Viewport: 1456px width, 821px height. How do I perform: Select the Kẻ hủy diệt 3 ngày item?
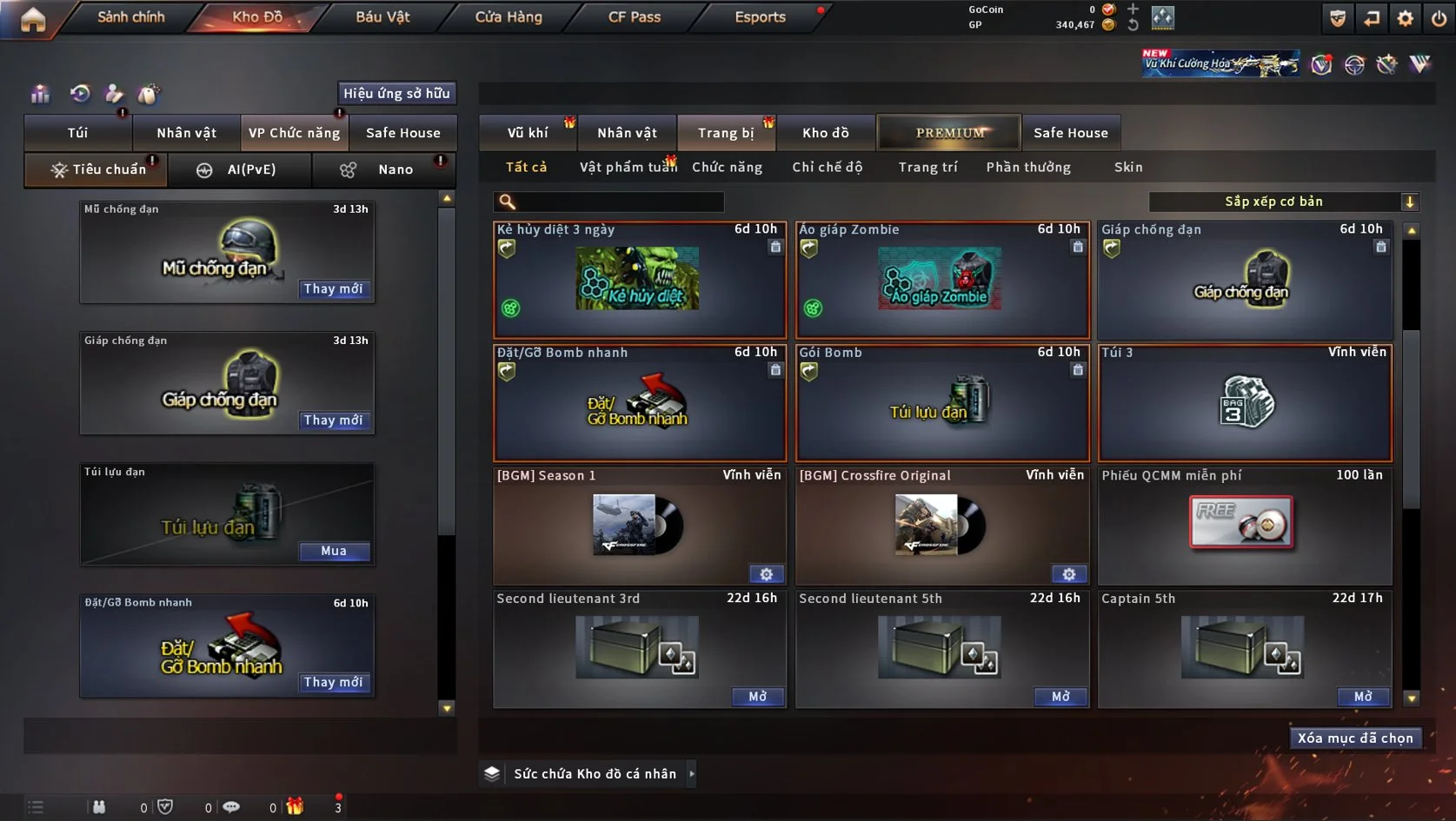coord(639,281)
